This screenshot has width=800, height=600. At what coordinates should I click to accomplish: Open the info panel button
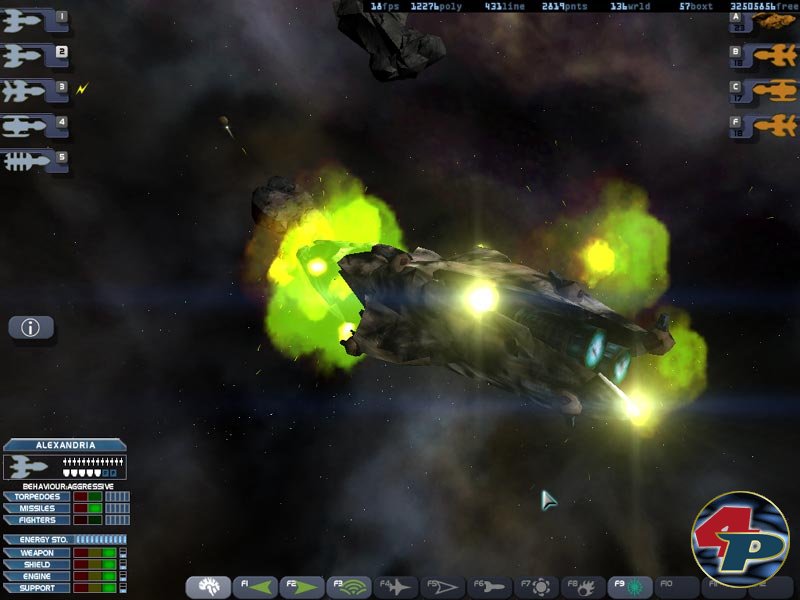point(31,327)
